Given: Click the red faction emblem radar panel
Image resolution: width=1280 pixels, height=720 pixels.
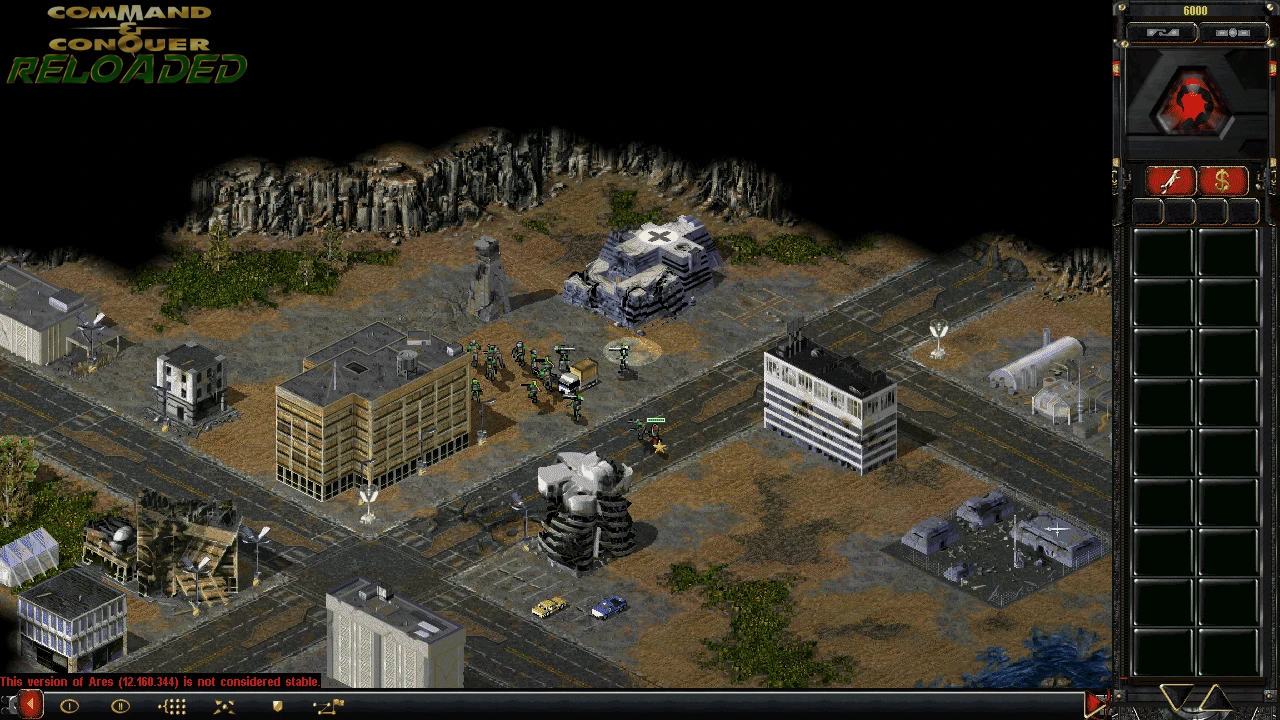Looking at the screenshot, I should (1195, 102).
